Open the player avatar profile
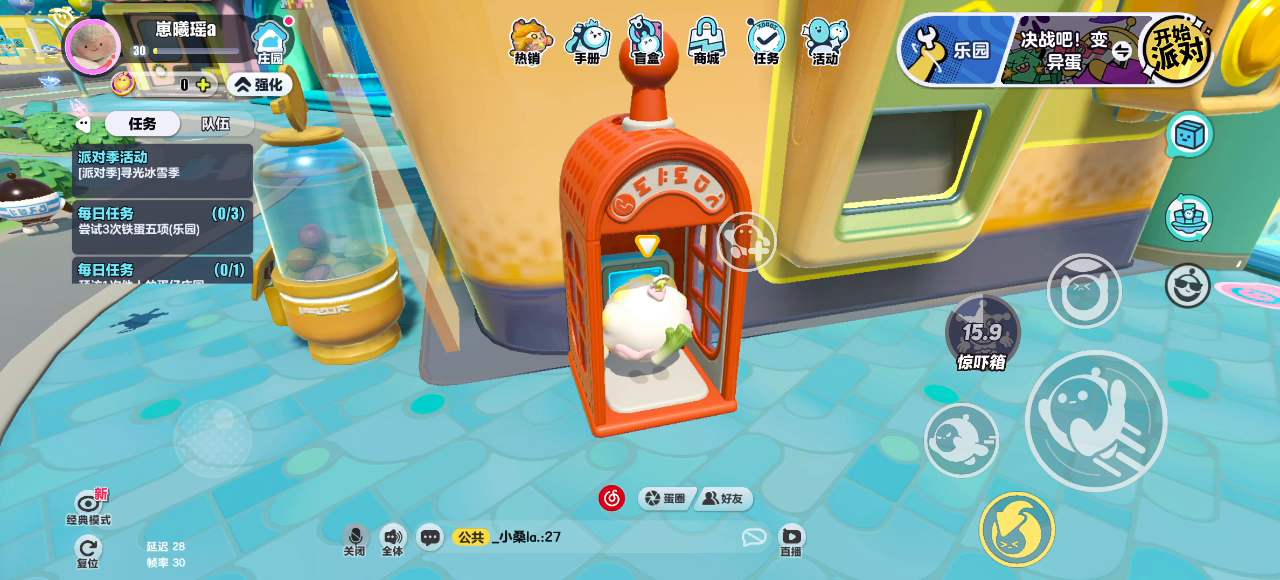The height and width of the screenshot is (580, 1280). click(93, 46)
